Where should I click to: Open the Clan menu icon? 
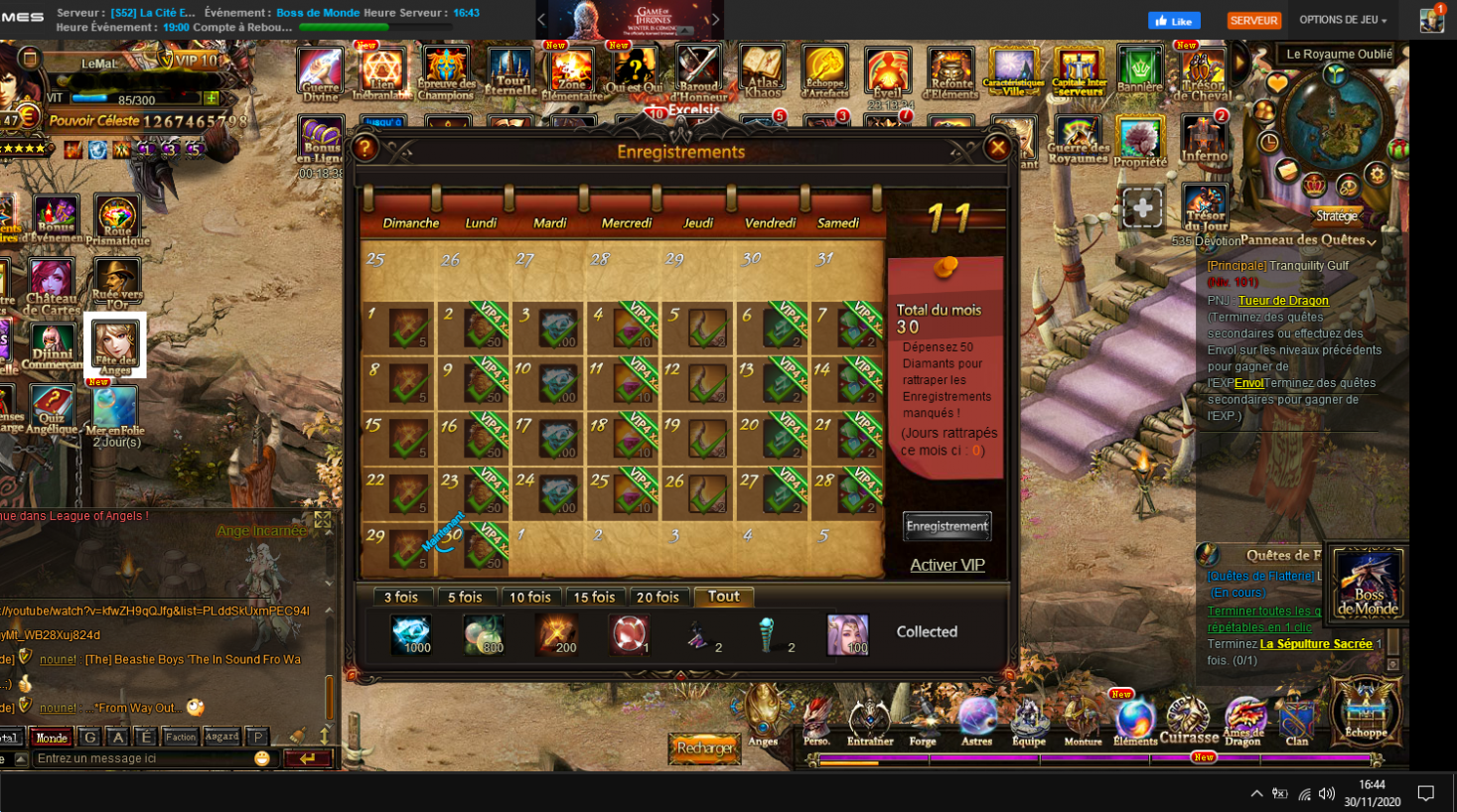point(1297,720)
